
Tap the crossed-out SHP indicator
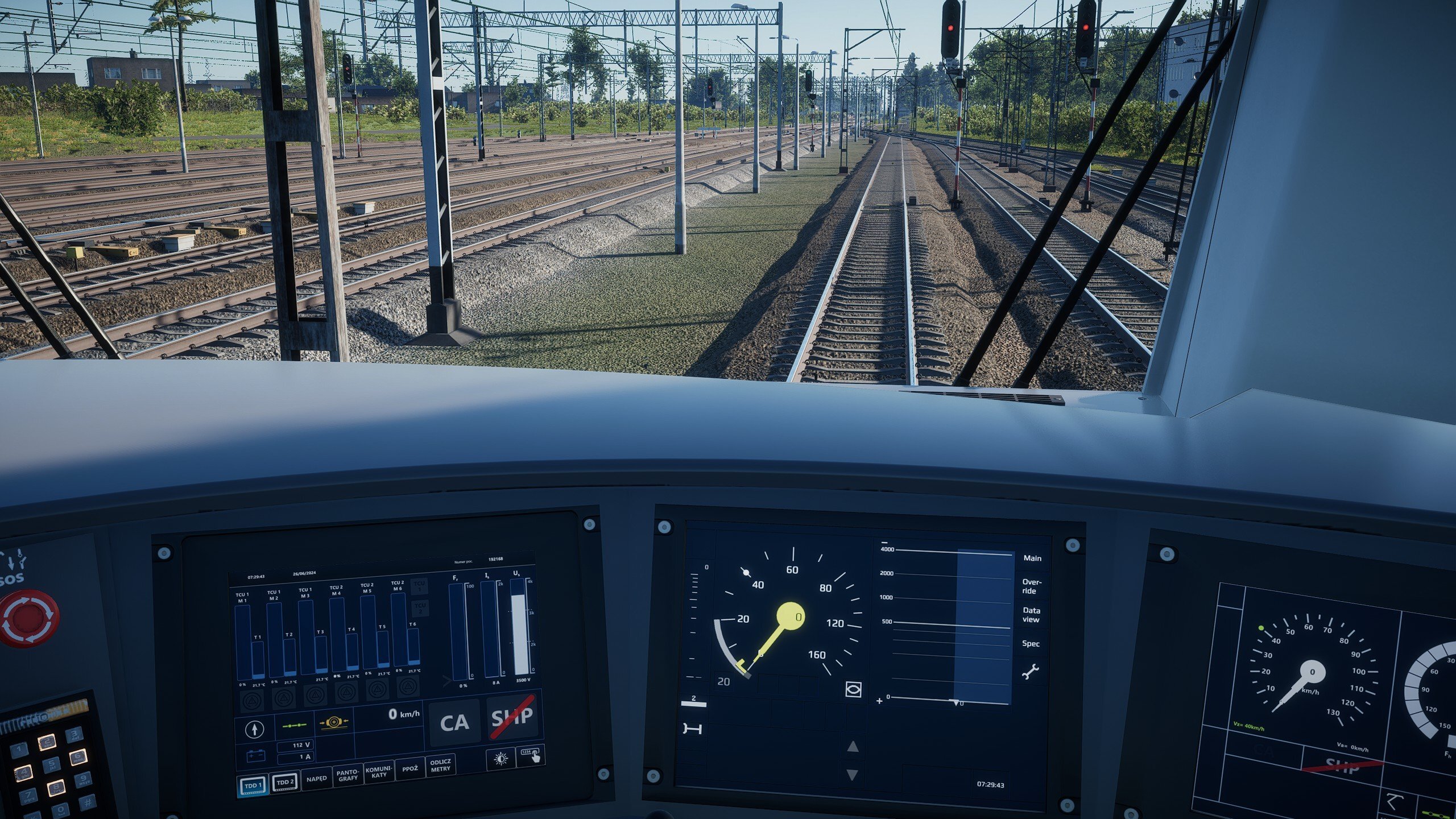pos(512,717)
